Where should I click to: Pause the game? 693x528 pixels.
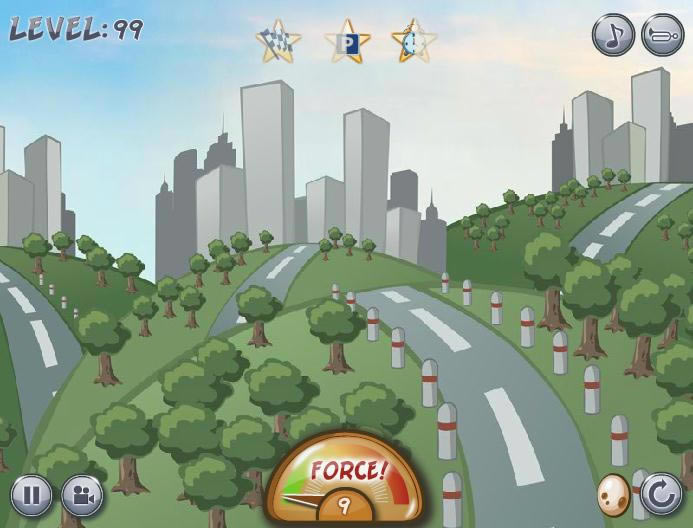pyautogui.click(x=32, y=495)
